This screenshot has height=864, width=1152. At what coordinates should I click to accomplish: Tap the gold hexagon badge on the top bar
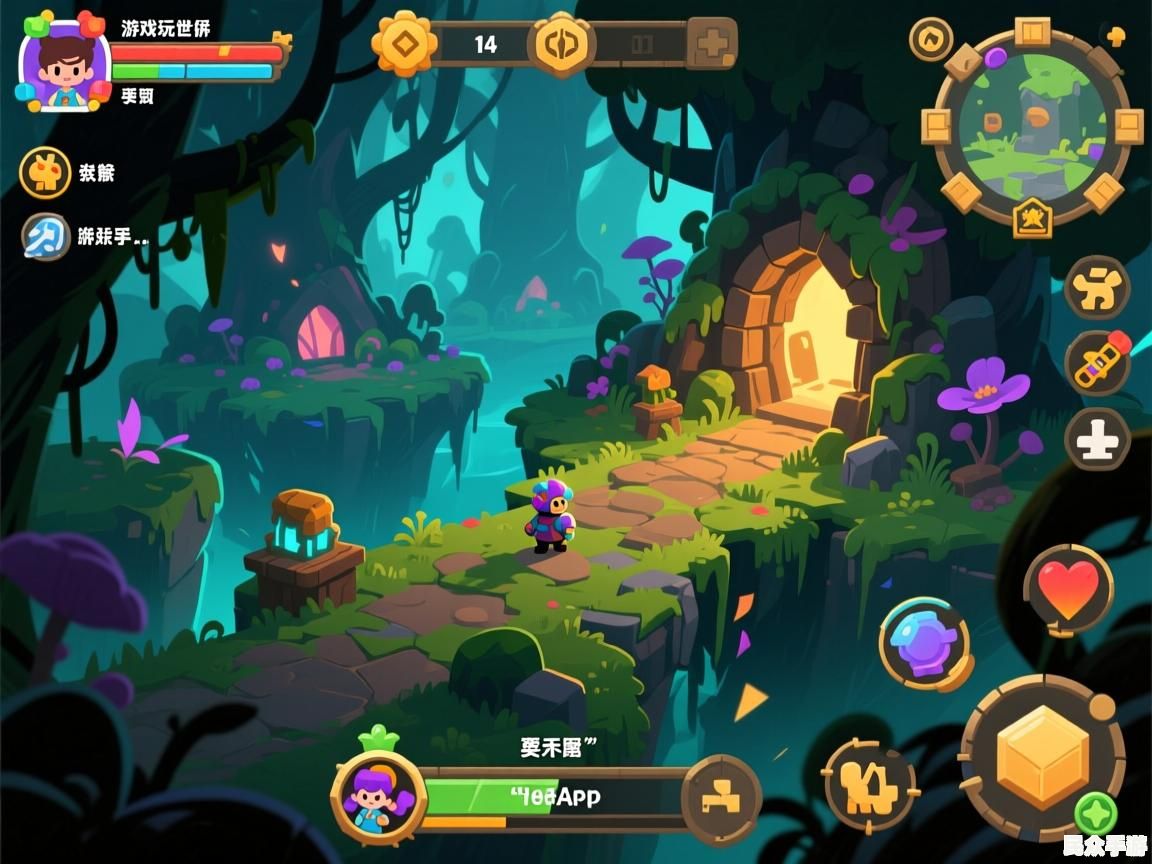point(560,44)
